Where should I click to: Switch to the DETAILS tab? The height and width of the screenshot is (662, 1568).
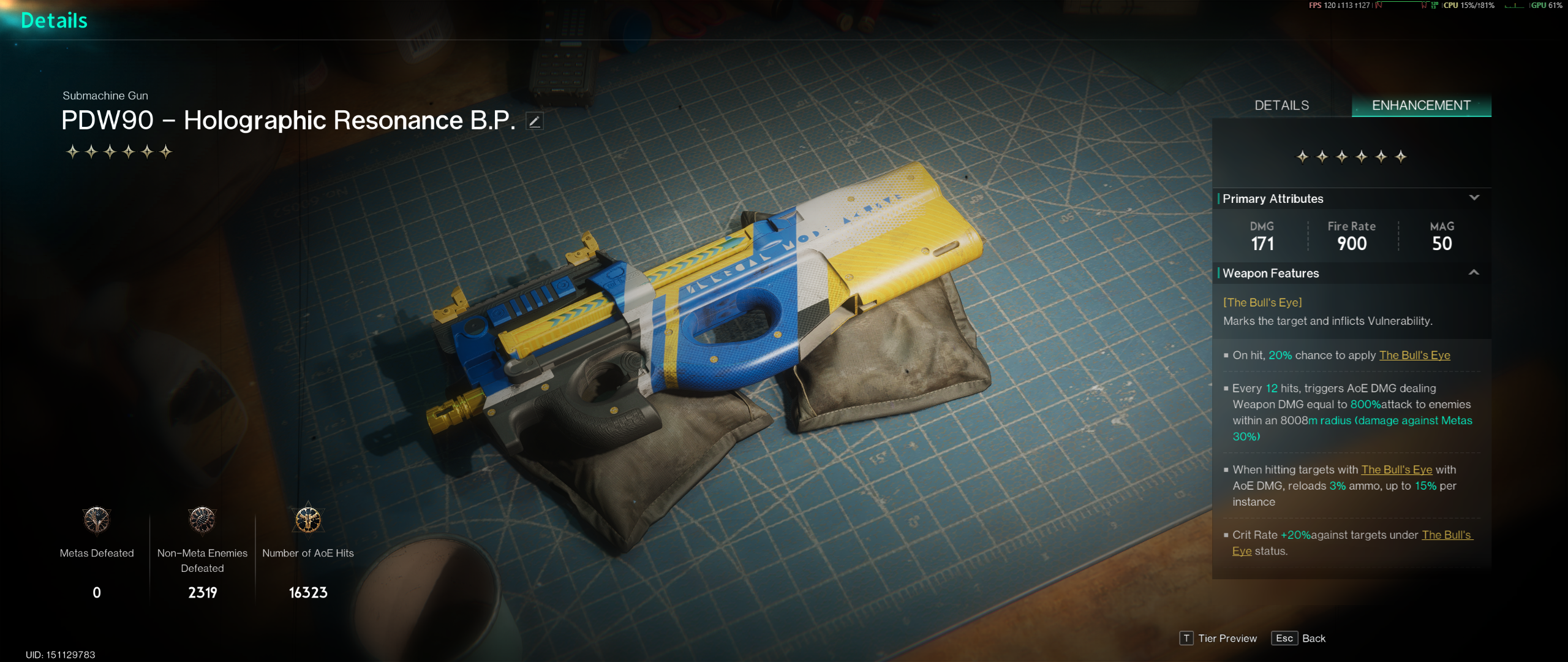click(x=1281, y=105)
